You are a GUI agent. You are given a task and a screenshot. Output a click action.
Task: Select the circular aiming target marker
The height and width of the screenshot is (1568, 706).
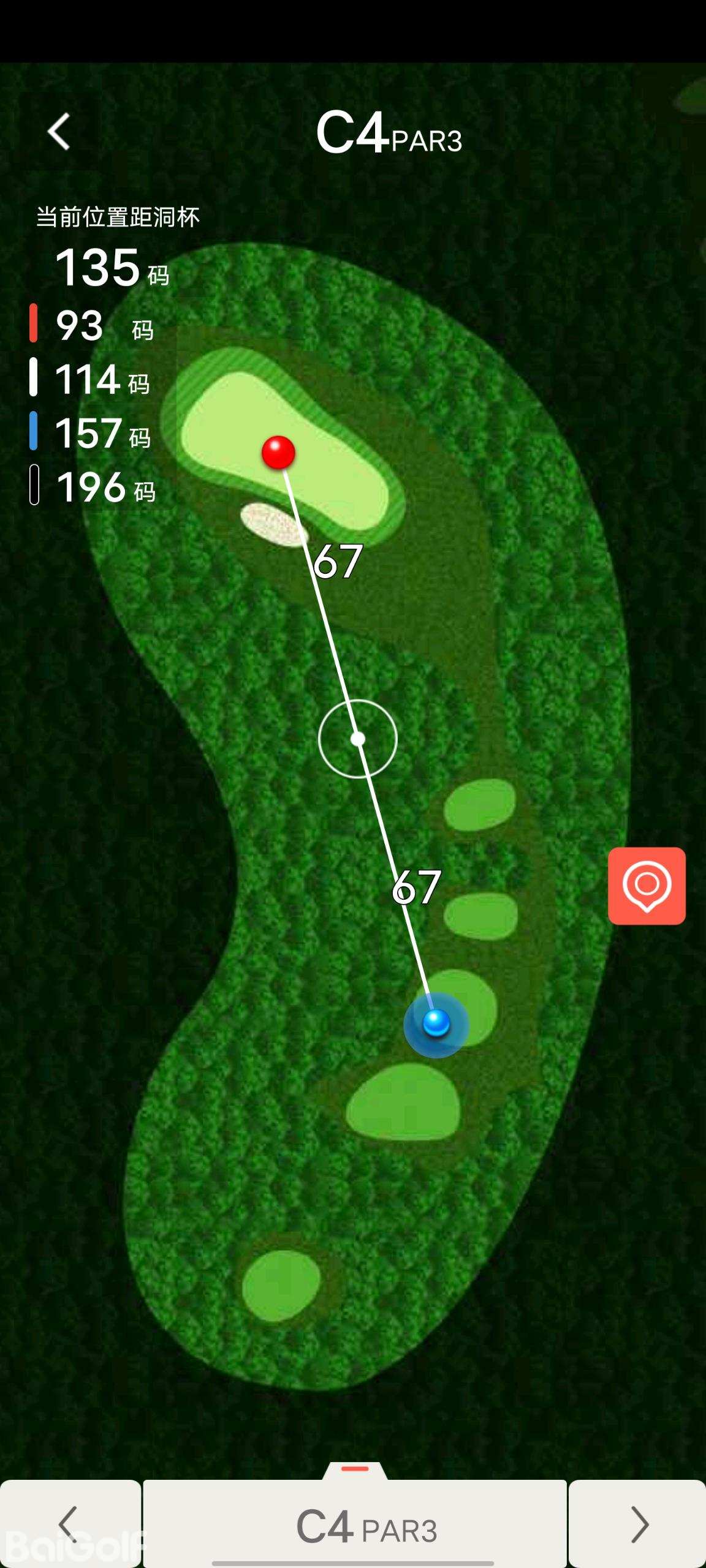[358, 739]
